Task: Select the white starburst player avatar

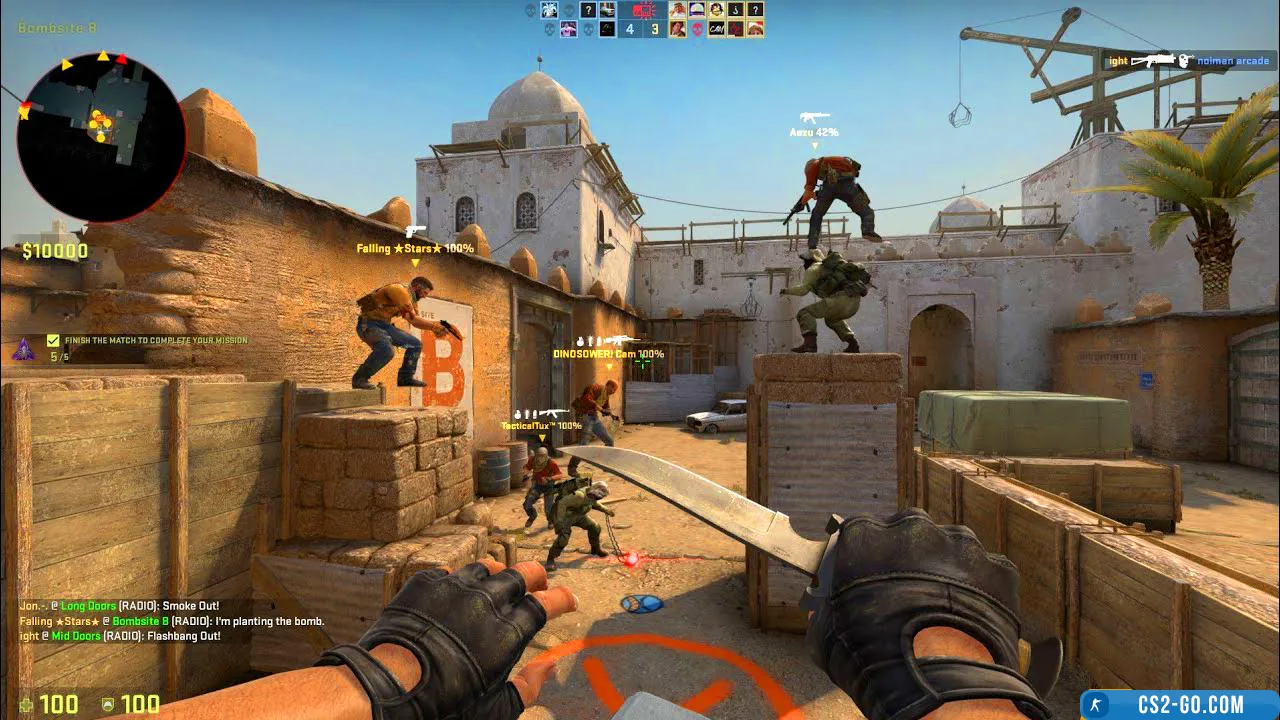Action: click(x=549, y=10)
